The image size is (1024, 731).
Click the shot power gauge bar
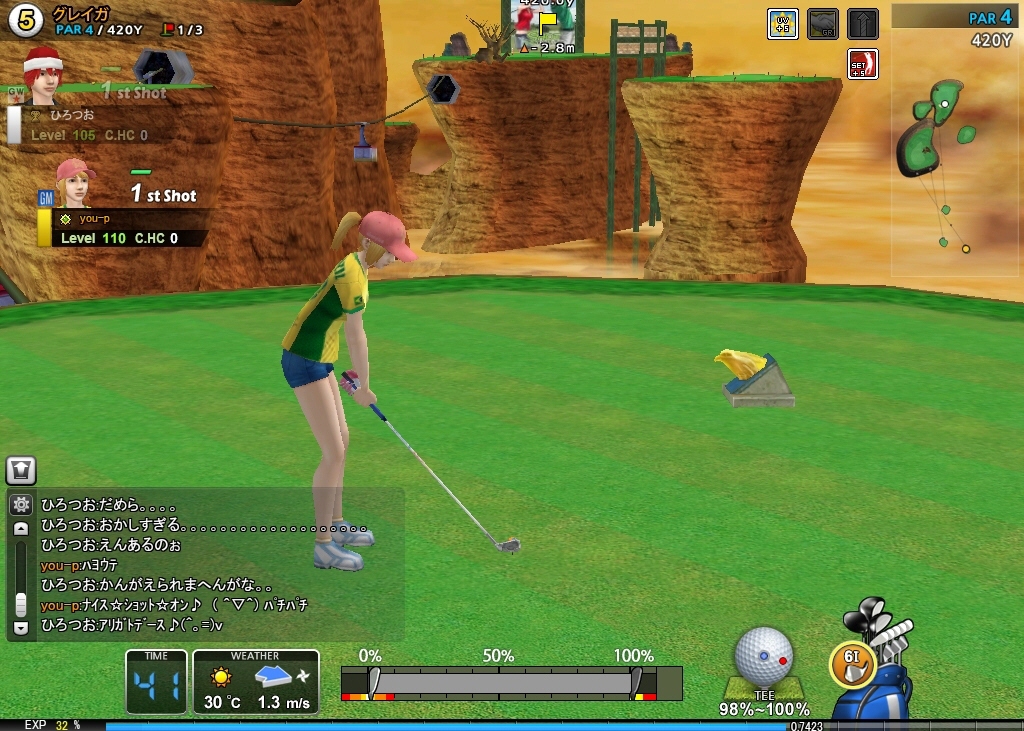pyautogui.click(x=511, y=683)
